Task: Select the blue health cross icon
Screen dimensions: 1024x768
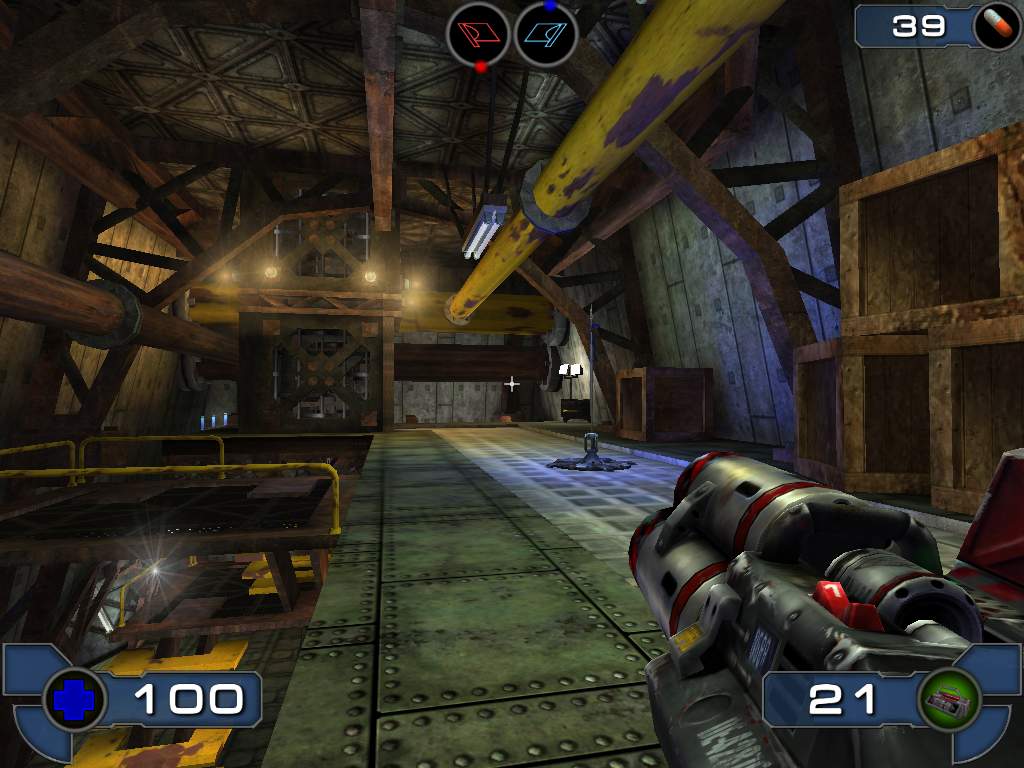Action: [75, 699]
